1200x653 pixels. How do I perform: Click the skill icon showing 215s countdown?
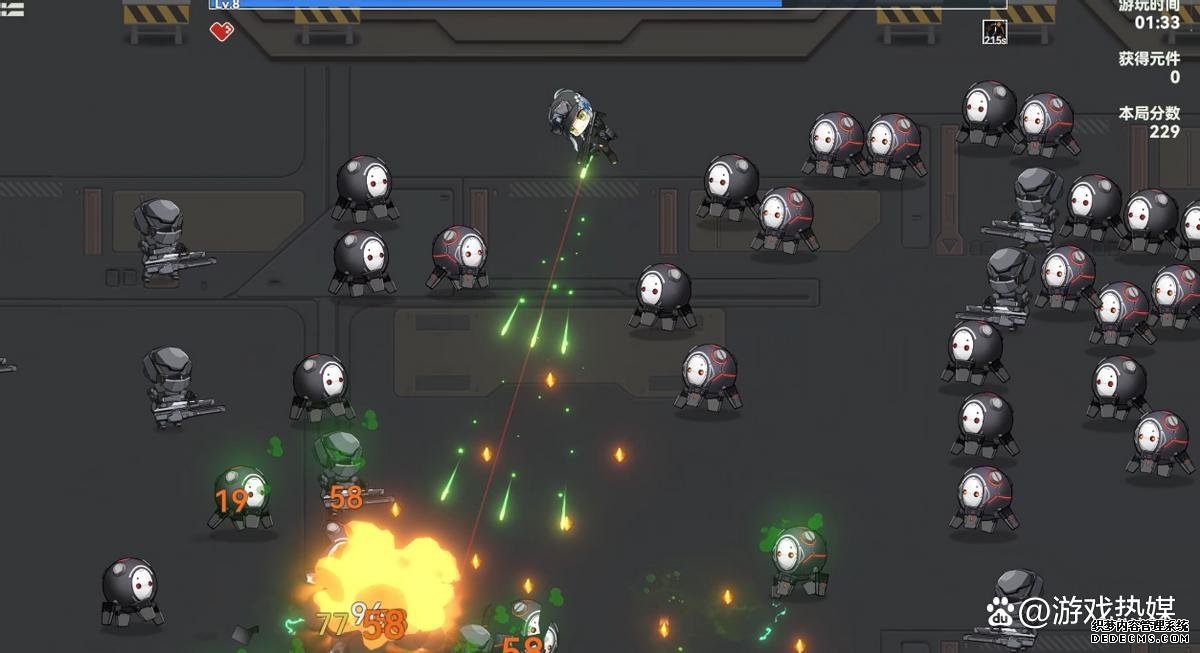coord(994,32)
